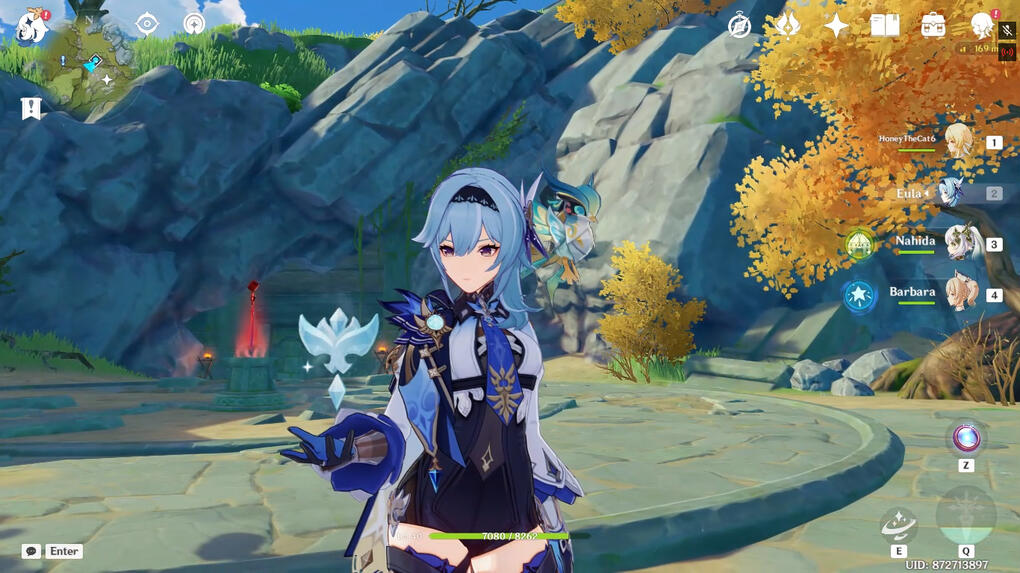Use the round gadget icon above Z
The height and width of the screenshot is (573, 1020).
click(x=966, y=438)
